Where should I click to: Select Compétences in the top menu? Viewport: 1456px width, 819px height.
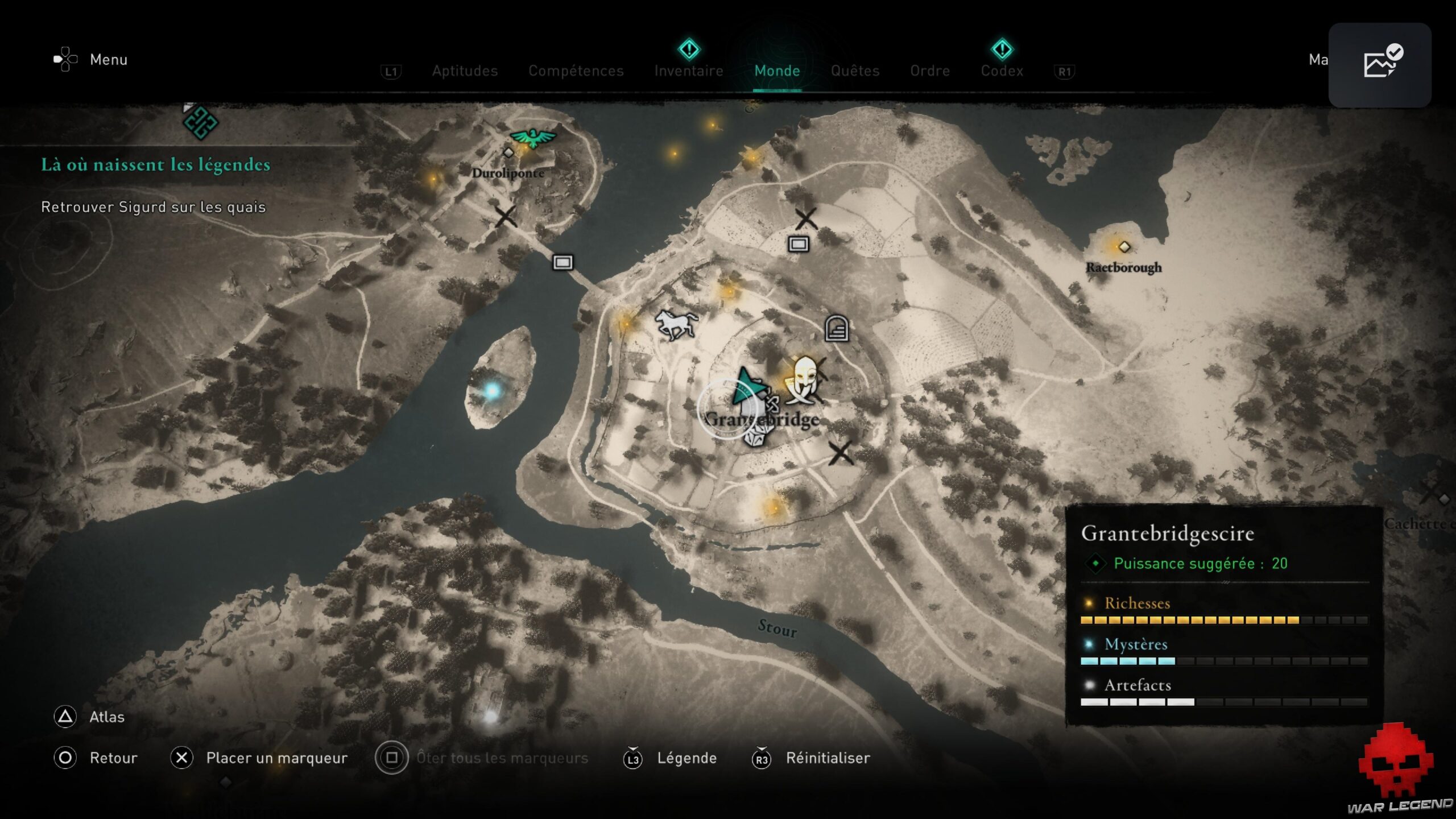[x=576, y=71]
